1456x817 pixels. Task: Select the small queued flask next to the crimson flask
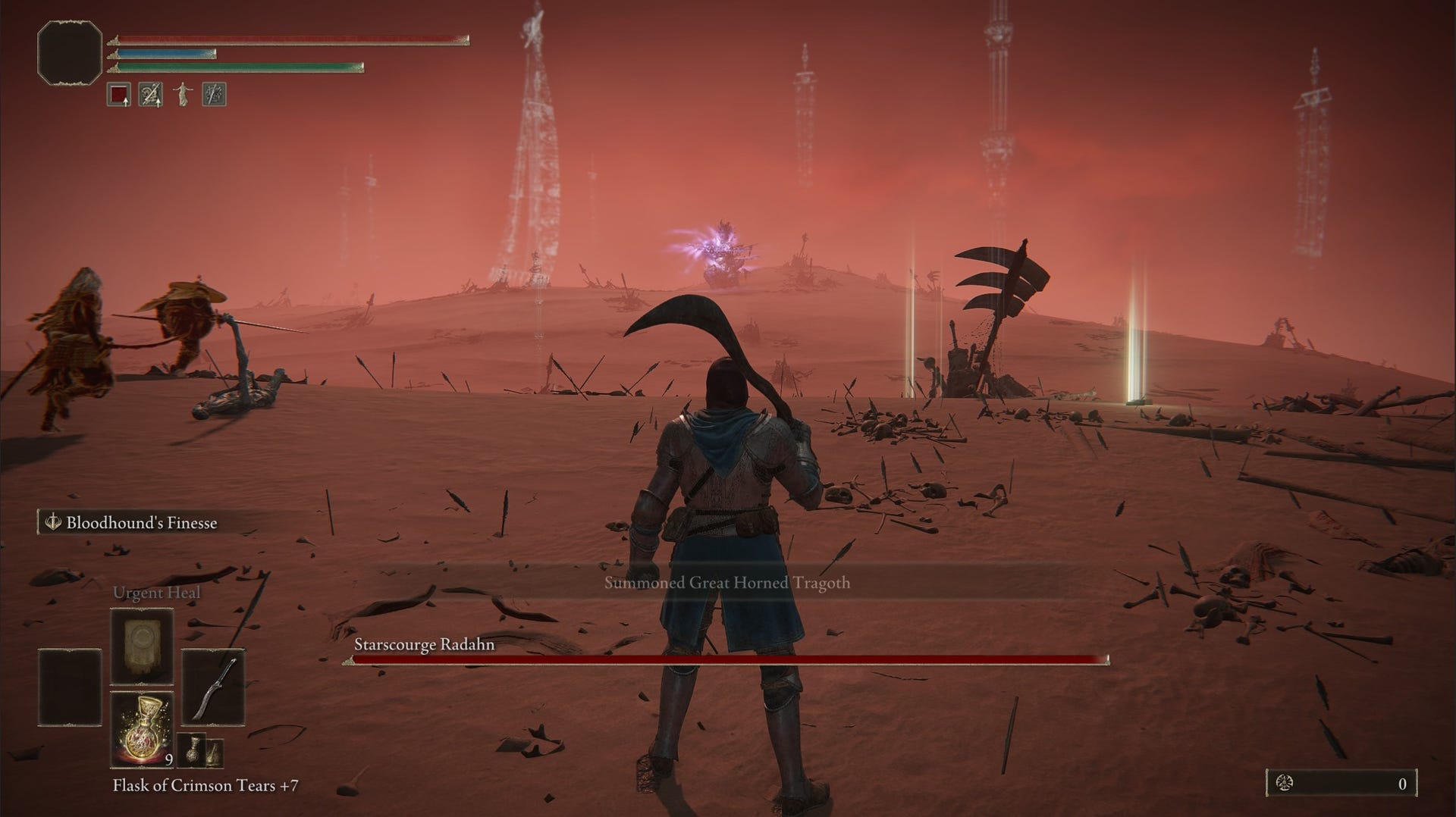195,750
